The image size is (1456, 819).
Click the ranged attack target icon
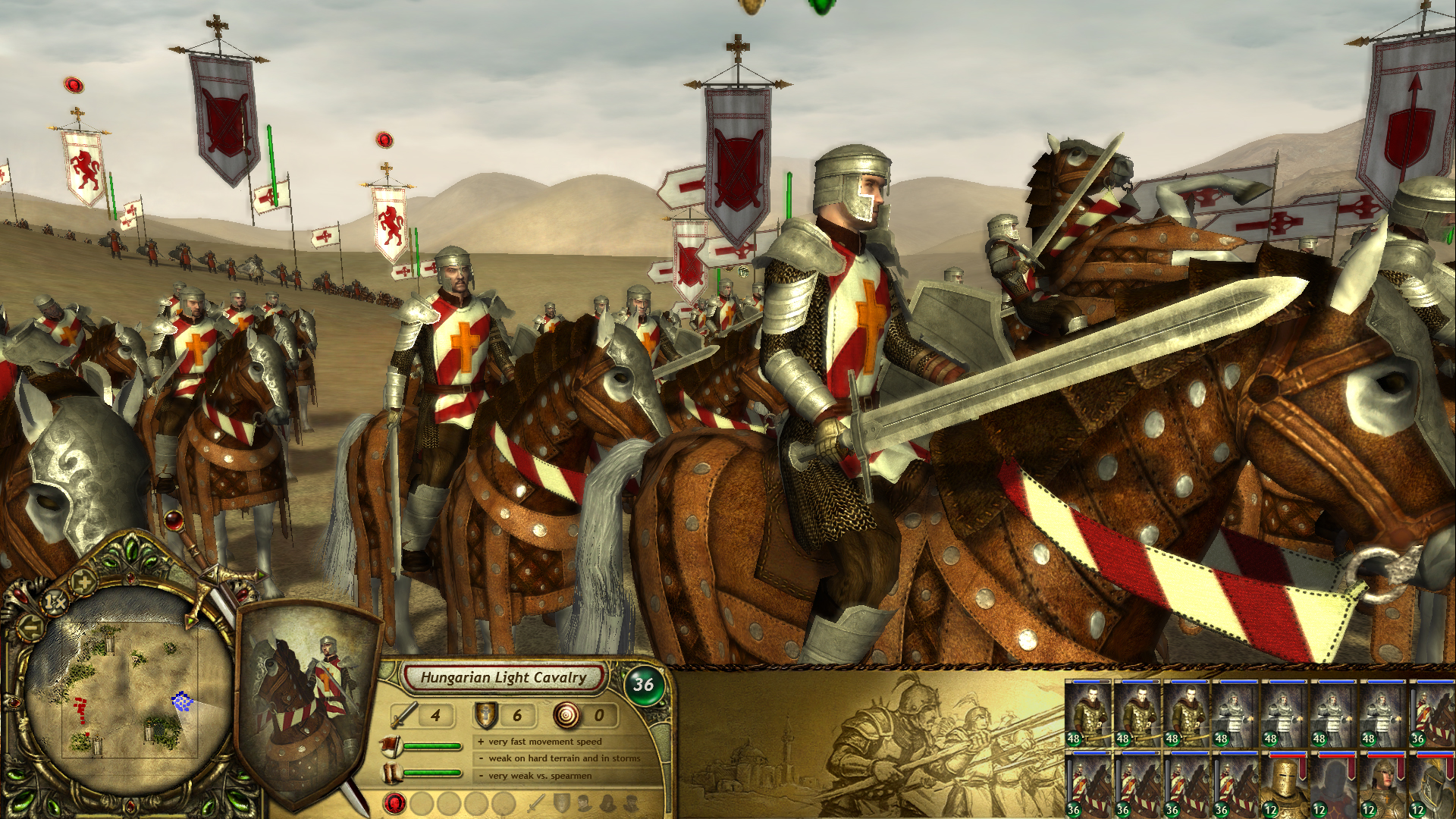click(x=567, y=715)
